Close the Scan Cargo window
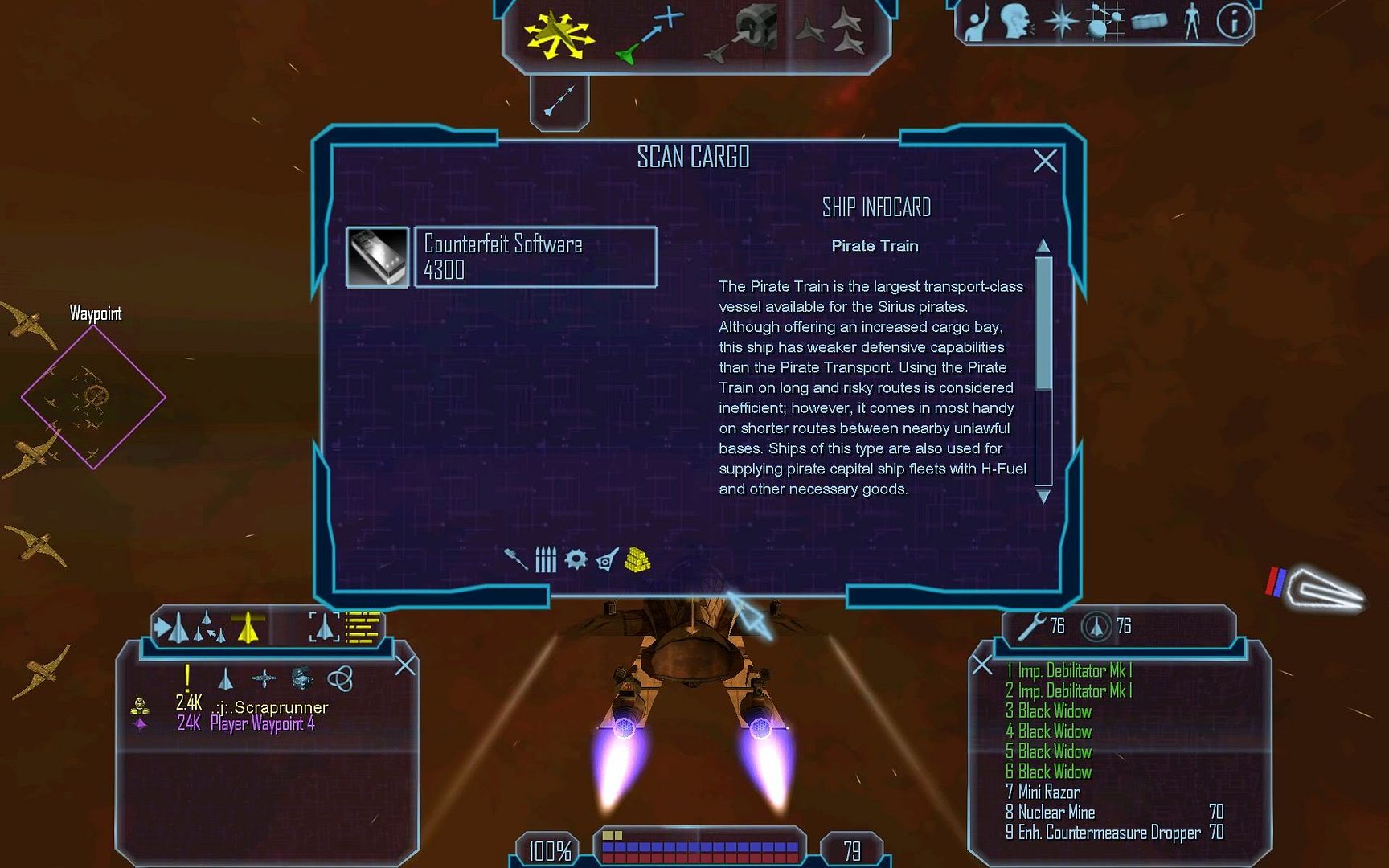 click(1044, 162)
